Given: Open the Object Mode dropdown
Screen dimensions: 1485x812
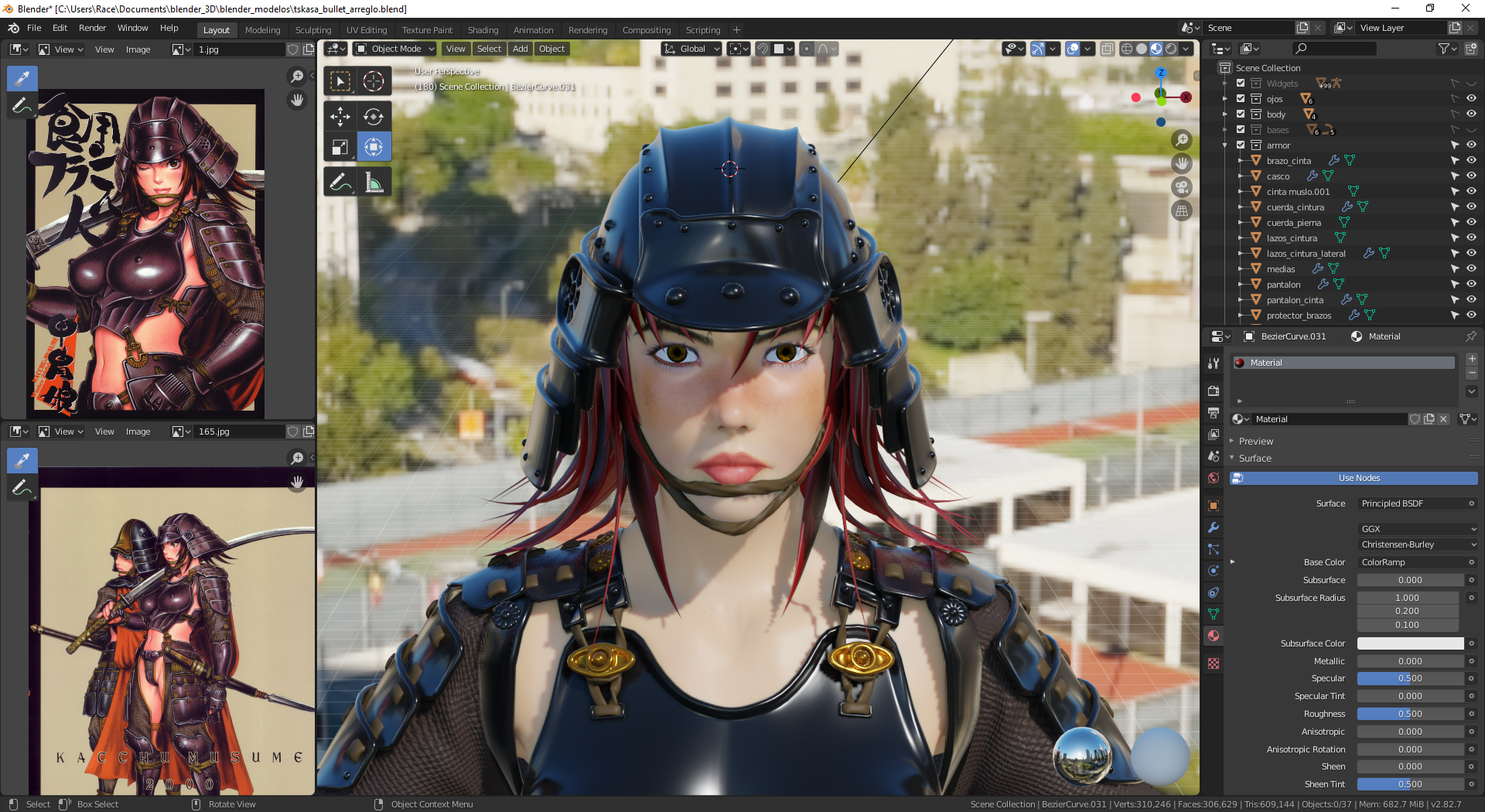Looking at the screenshot, I should pos(395,49).
